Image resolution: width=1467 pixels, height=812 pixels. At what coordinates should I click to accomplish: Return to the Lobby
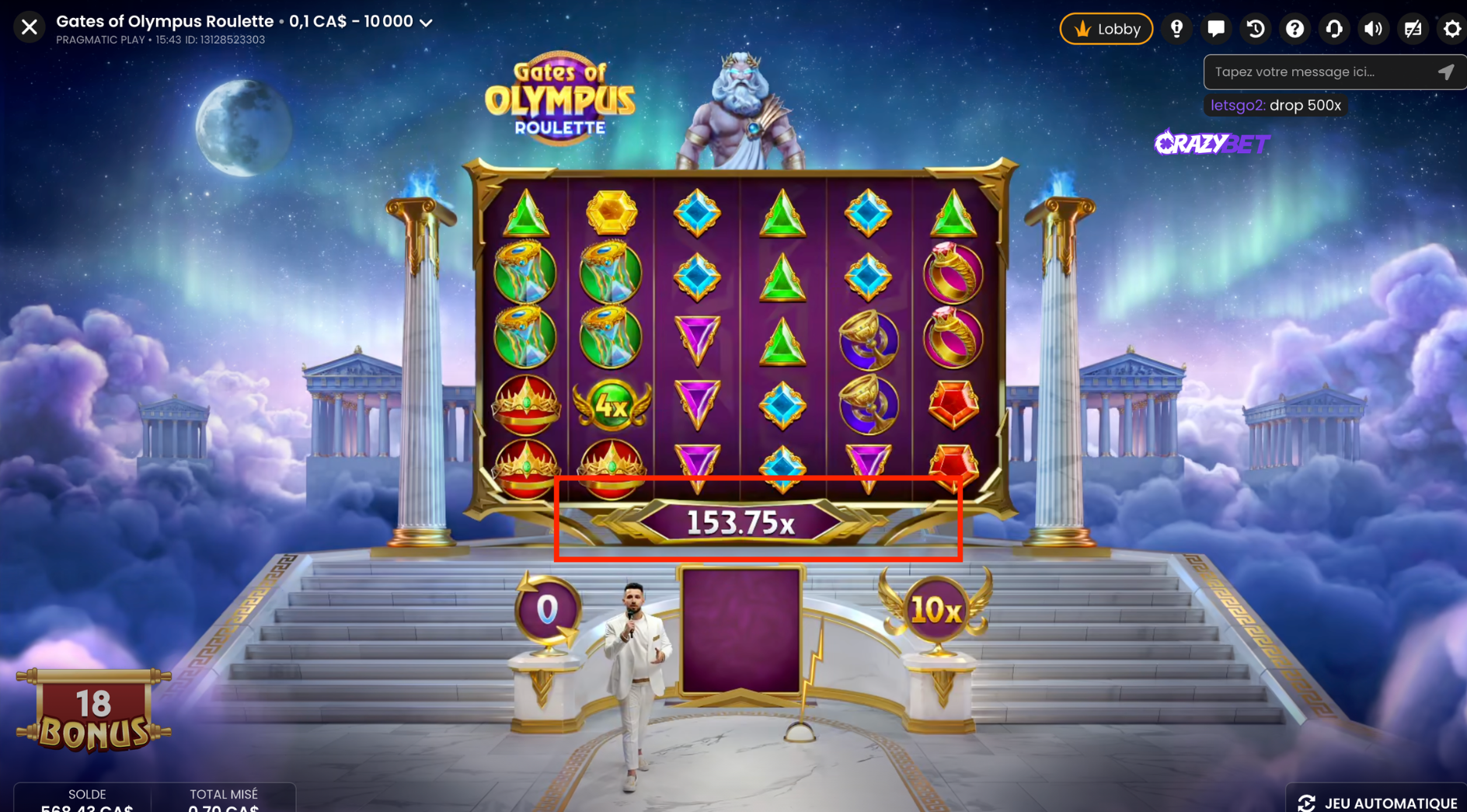(x=1106, y=29)
